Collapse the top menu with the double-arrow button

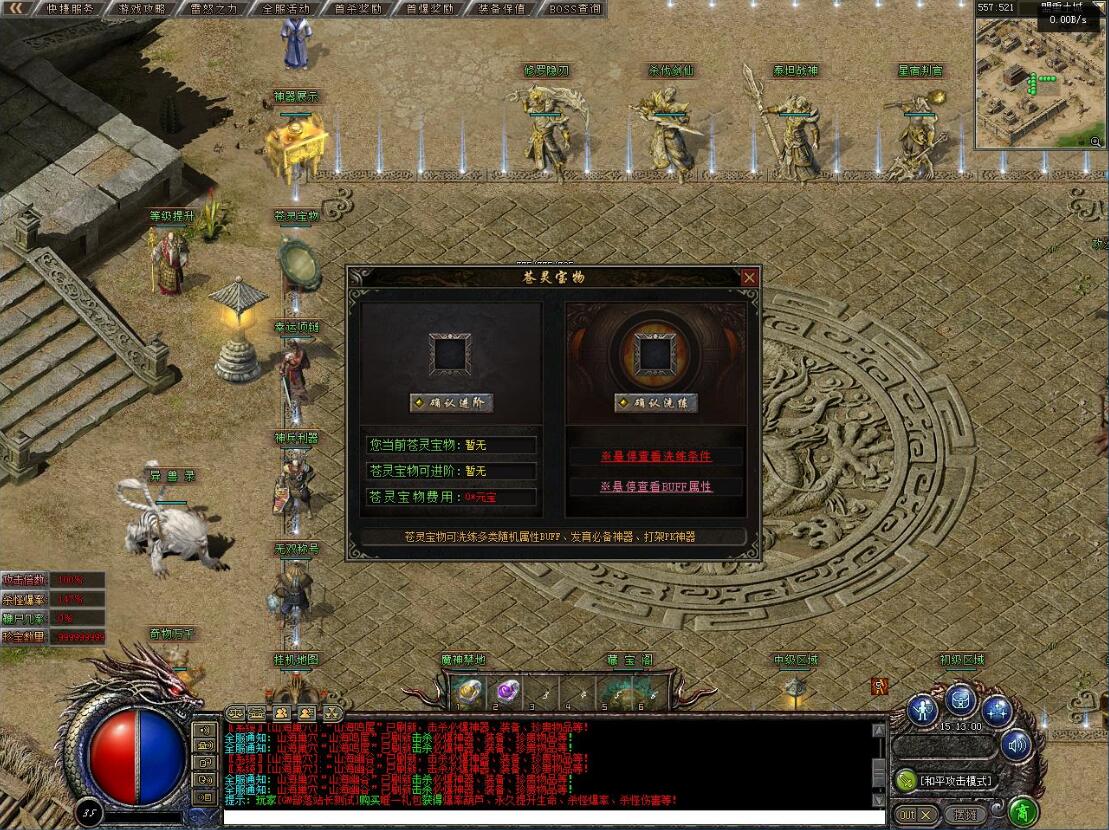coord(15,8)
